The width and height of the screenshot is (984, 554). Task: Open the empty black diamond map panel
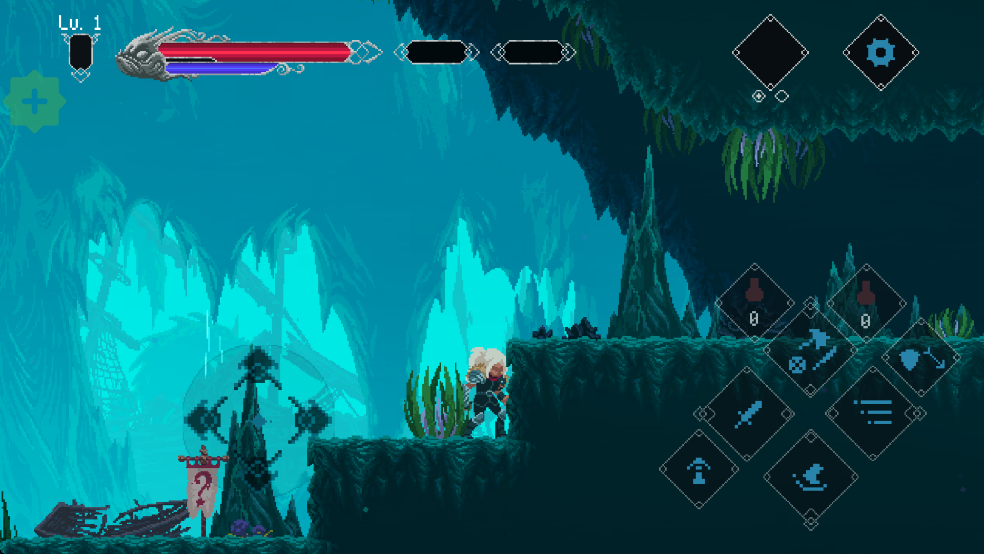[x=770, y=52]
